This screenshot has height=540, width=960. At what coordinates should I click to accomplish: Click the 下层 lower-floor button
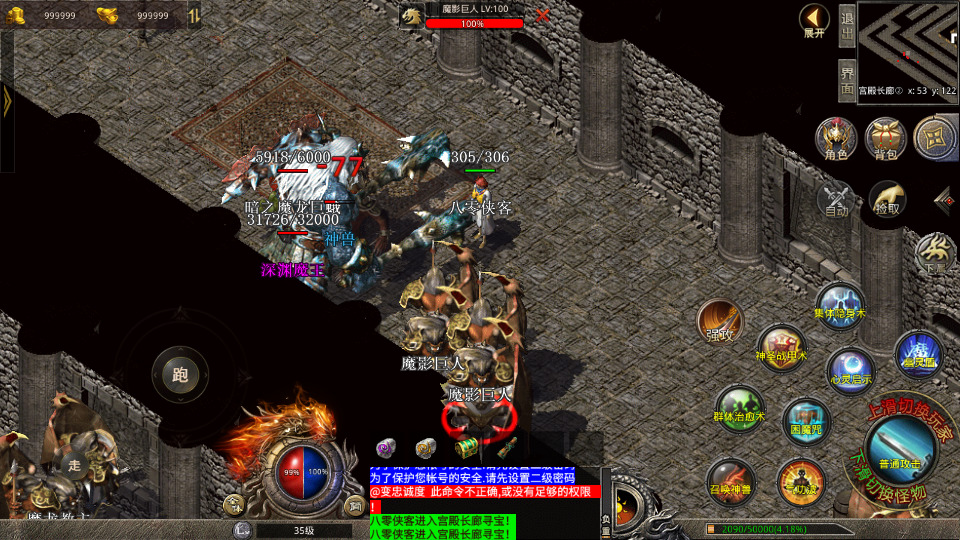(935, 253)
